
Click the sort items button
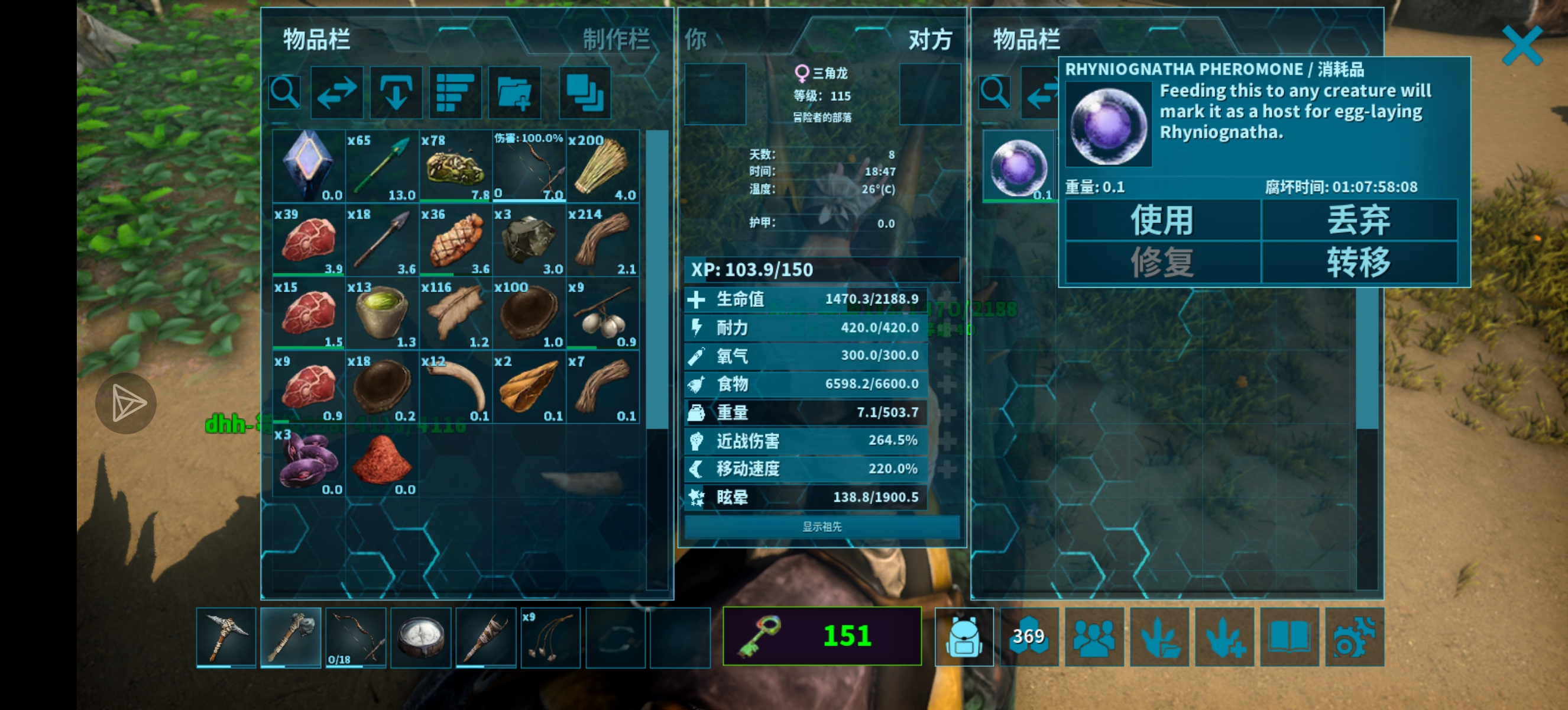(455, 92)
